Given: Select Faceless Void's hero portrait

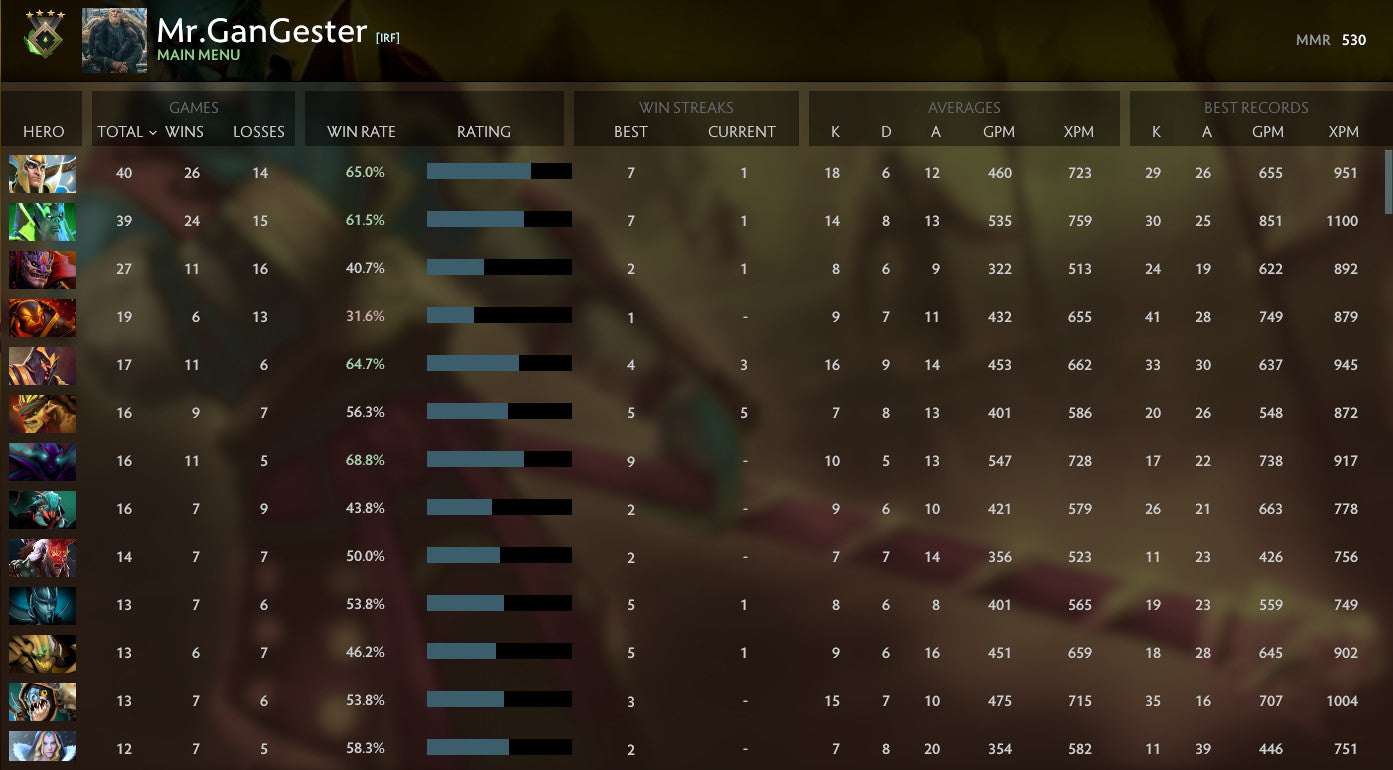Looking at the screenshot, I should (x=42, y=461).
